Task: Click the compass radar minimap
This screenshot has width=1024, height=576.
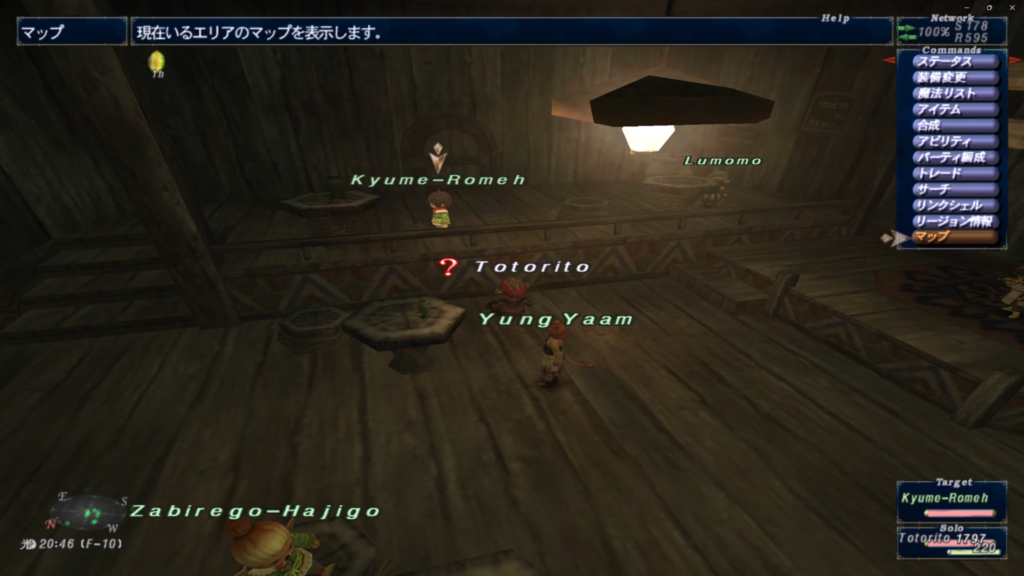Action: pyautogui.click(x=88, y=512)
